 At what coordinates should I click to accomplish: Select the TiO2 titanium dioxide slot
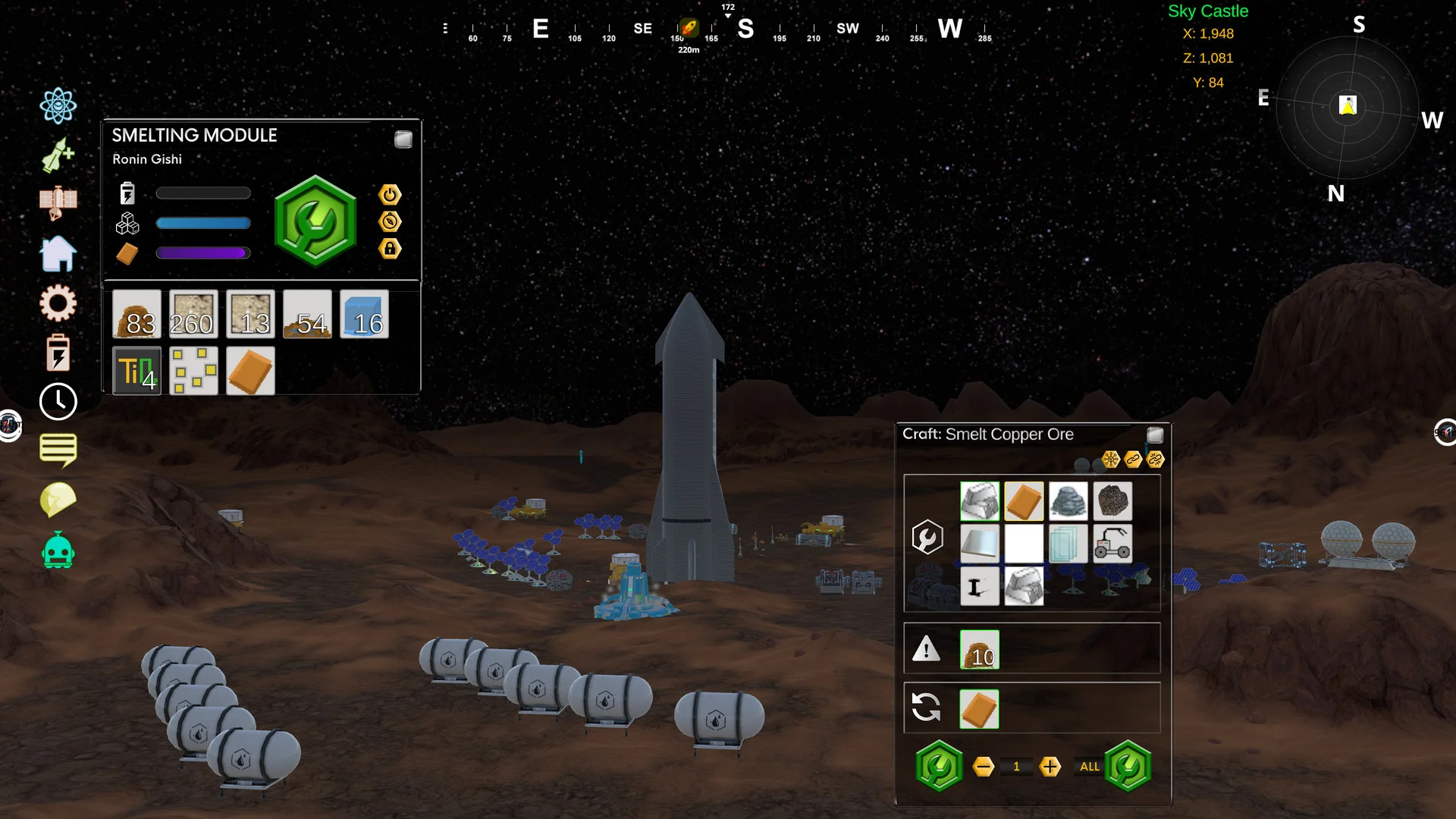click(x=136, y=371)
